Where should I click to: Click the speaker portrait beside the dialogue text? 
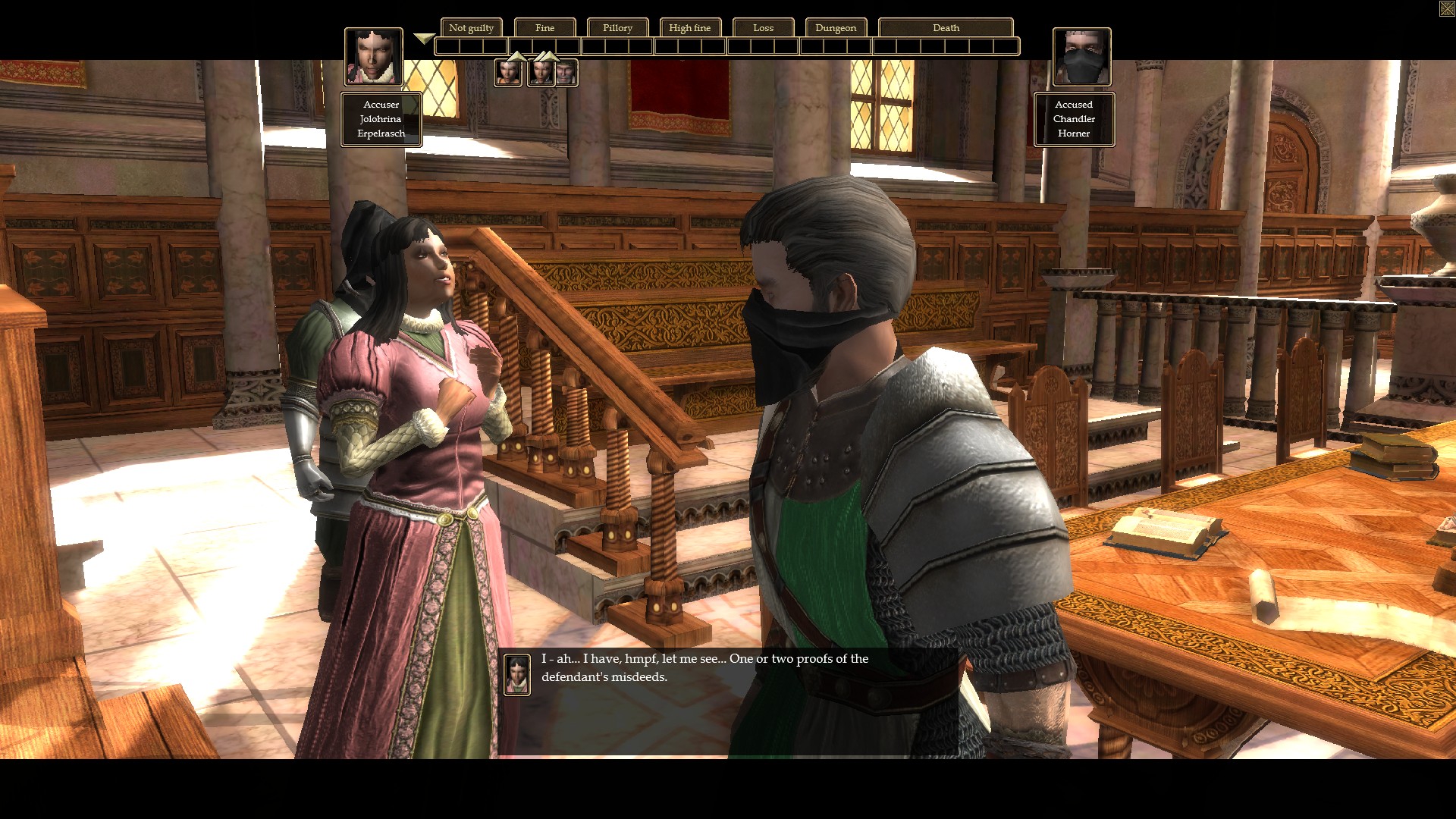(517, 674)
